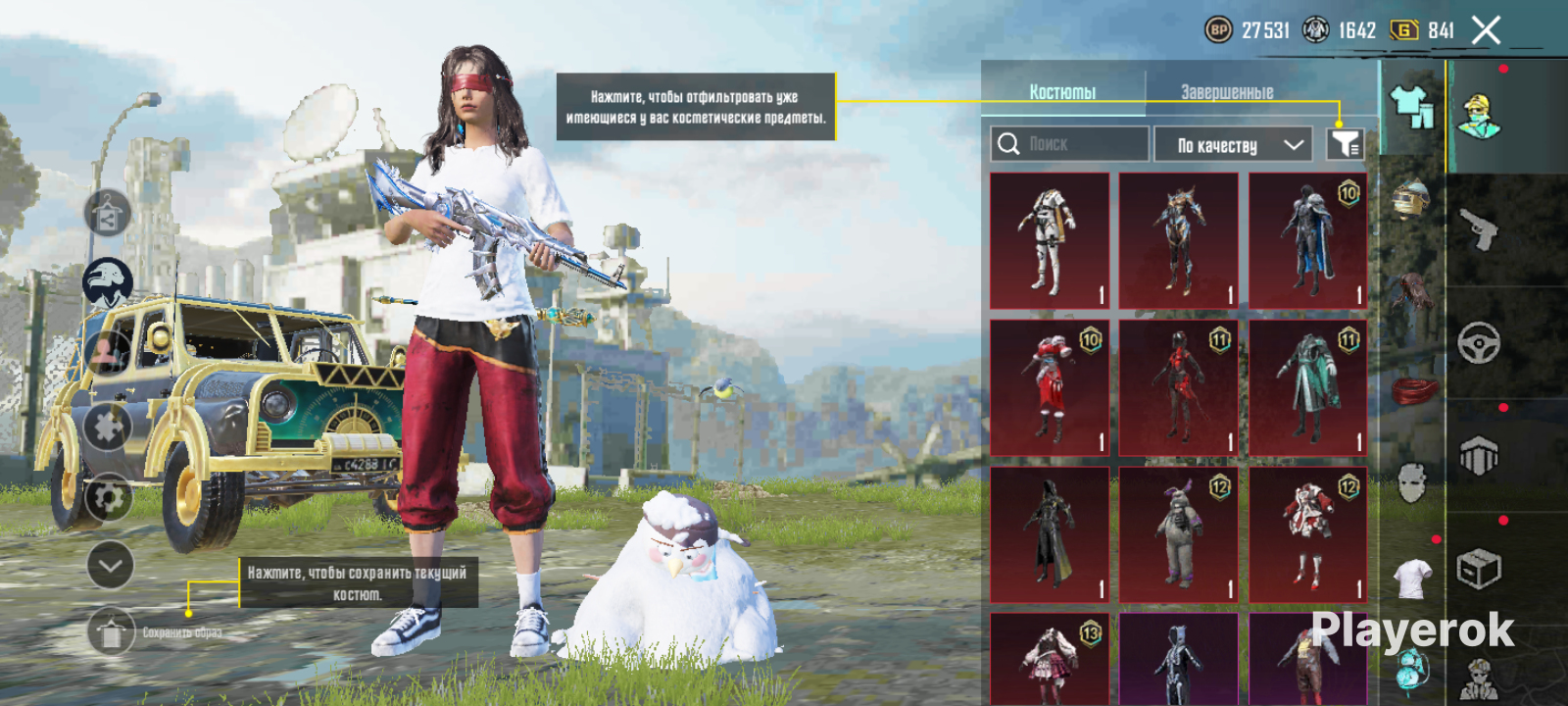Open the pistol weapon skins category

[x=1478, y=230]
